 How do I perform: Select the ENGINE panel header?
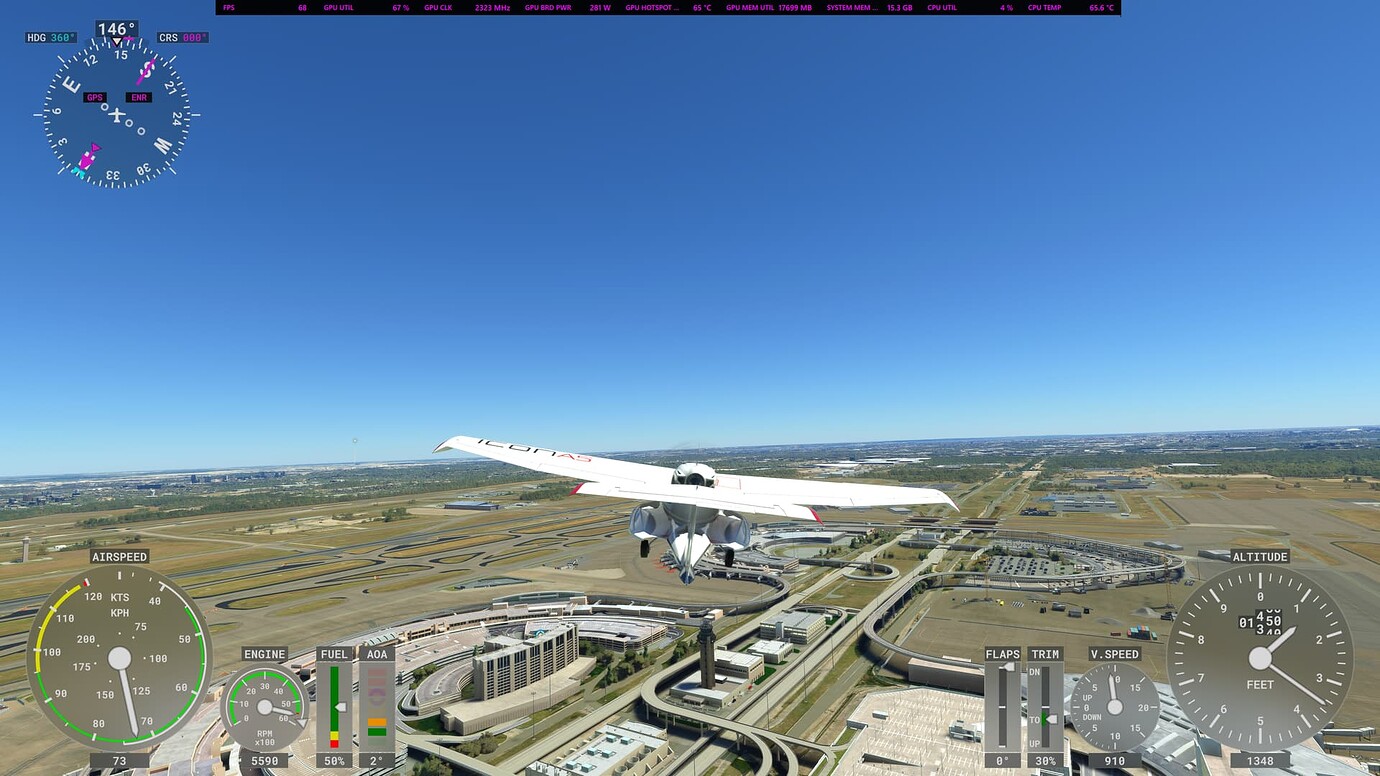click(264, 654)
